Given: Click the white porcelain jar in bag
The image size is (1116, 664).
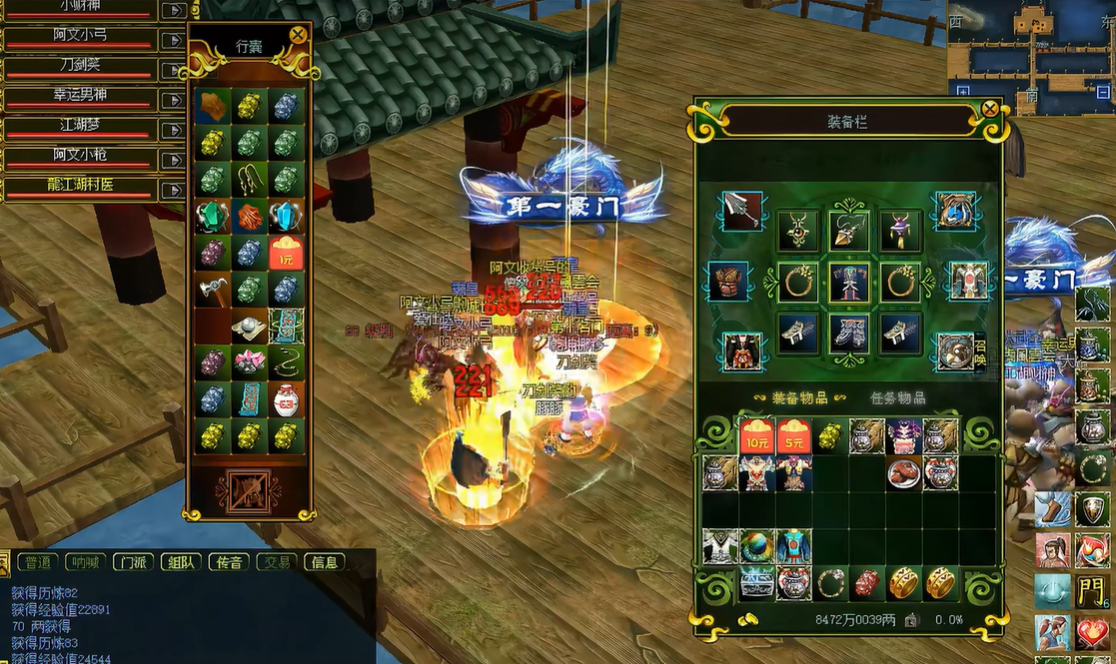Looking at the screenshot, I should point(286,399).
